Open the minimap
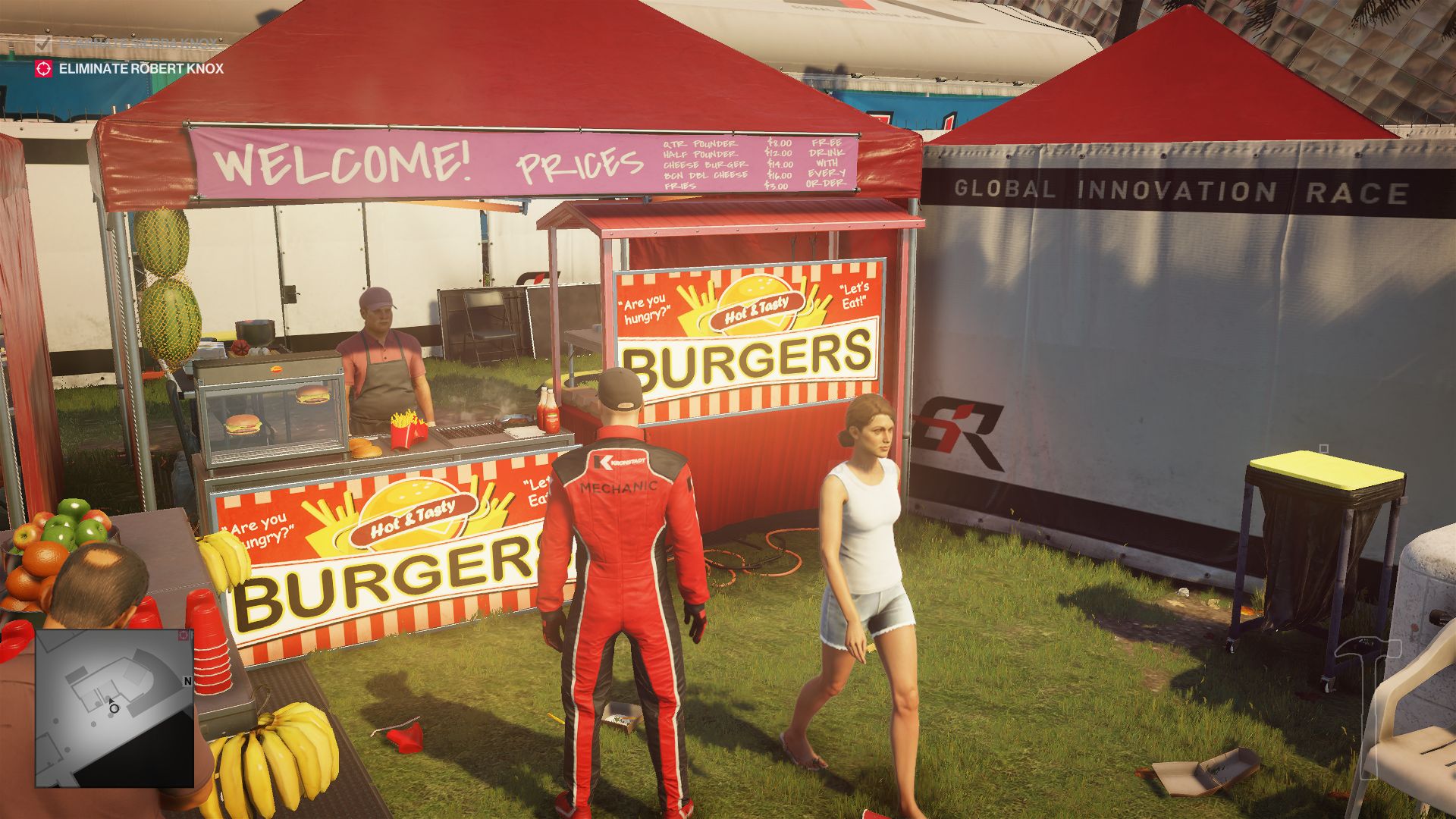 pos(114,708)
